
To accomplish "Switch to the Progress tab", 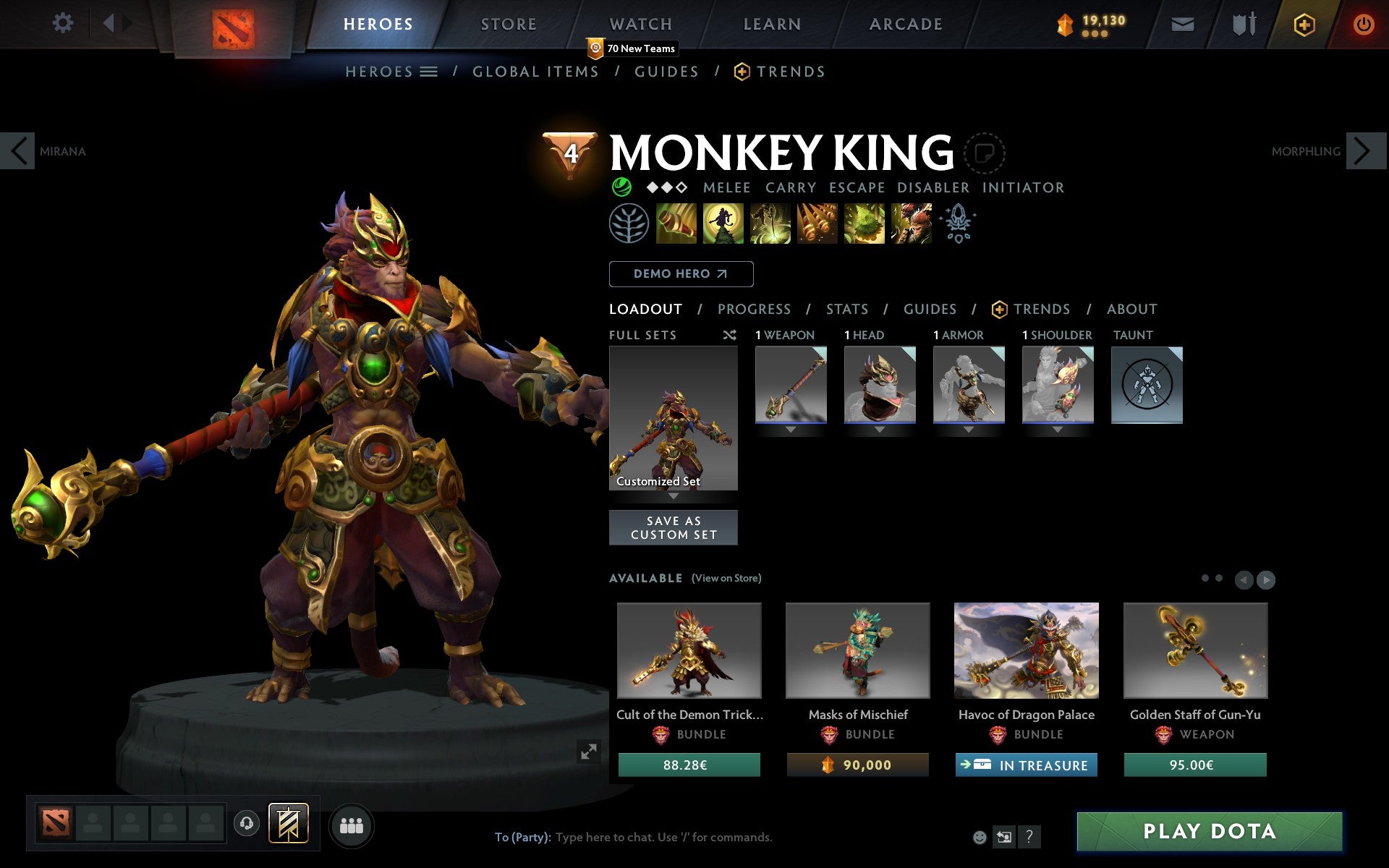I will point(754,309).
